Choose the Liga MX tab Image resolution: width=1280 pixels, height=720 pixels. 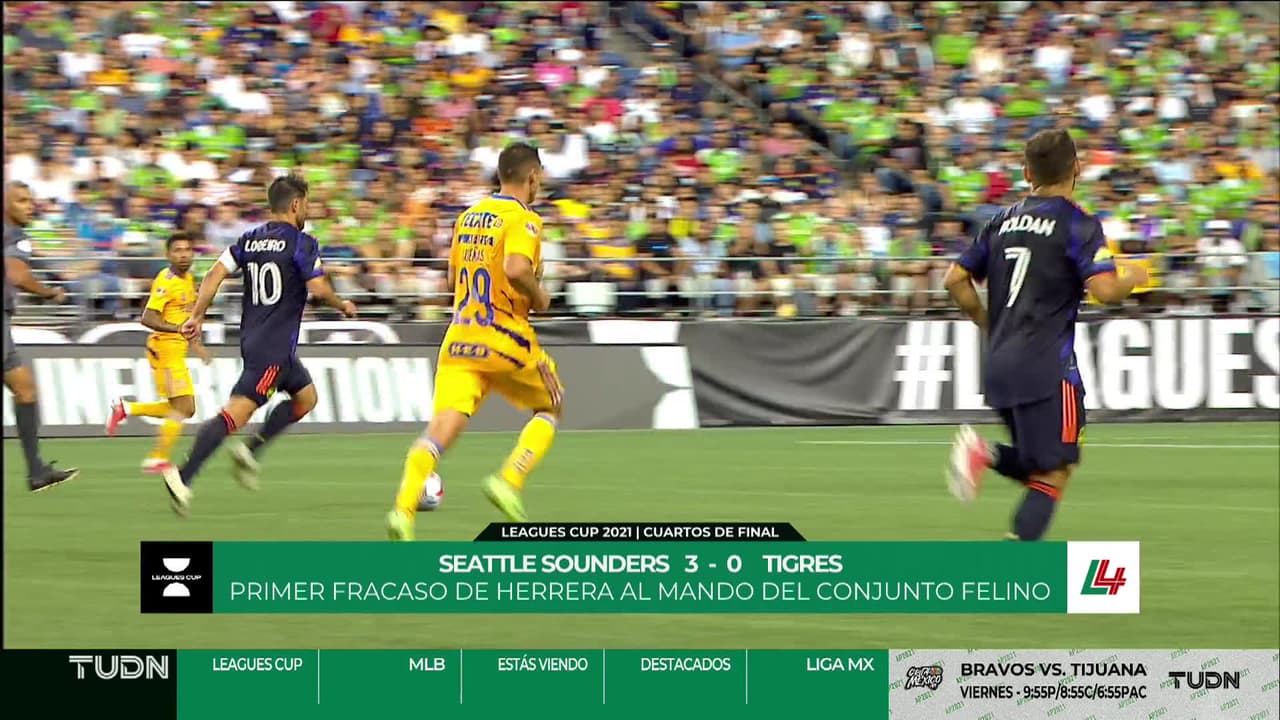[839, 665]
